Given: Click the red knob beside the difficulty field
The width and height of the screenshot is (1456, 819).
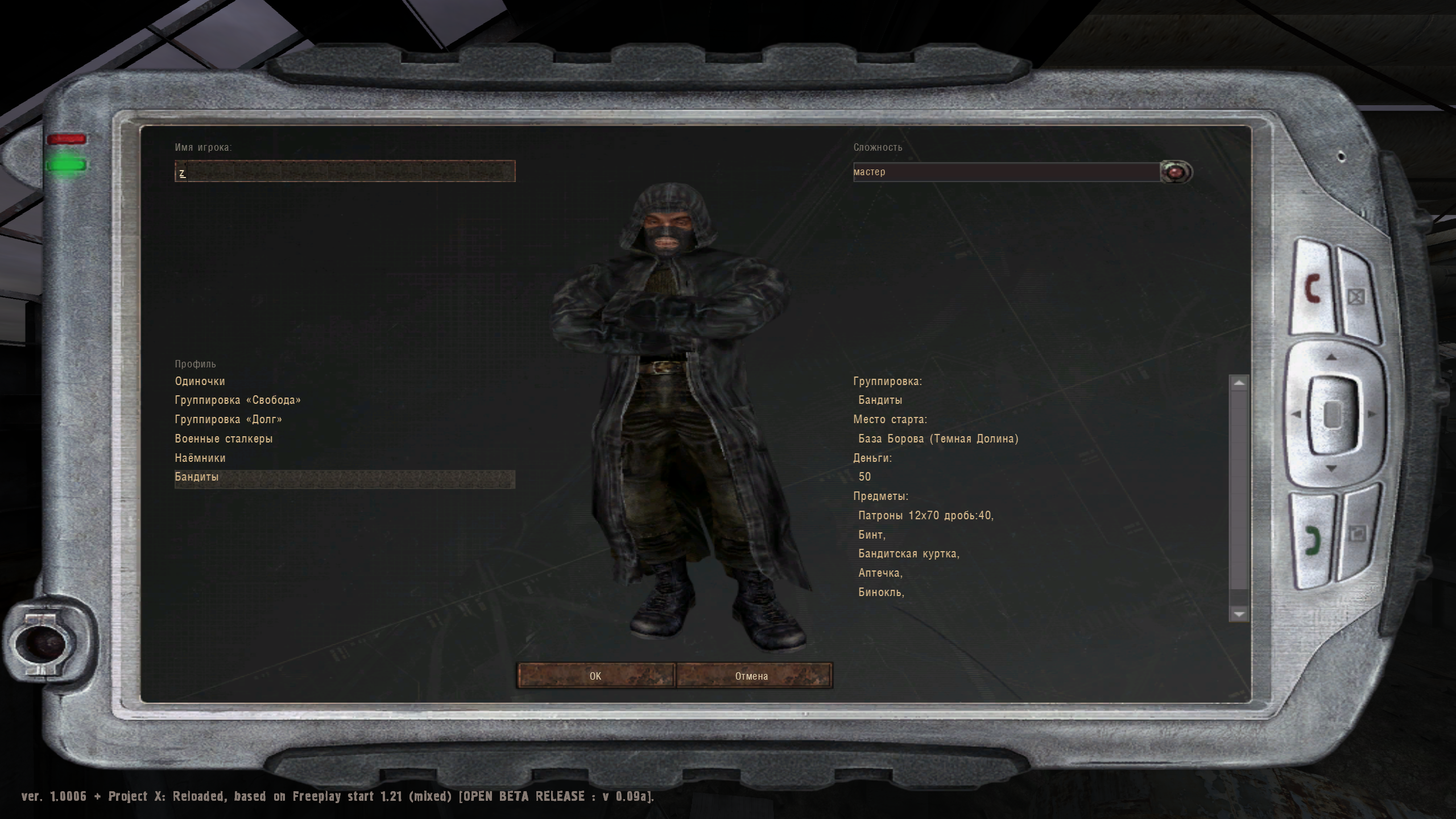Looking at the screenshot, I should 1174,172.
